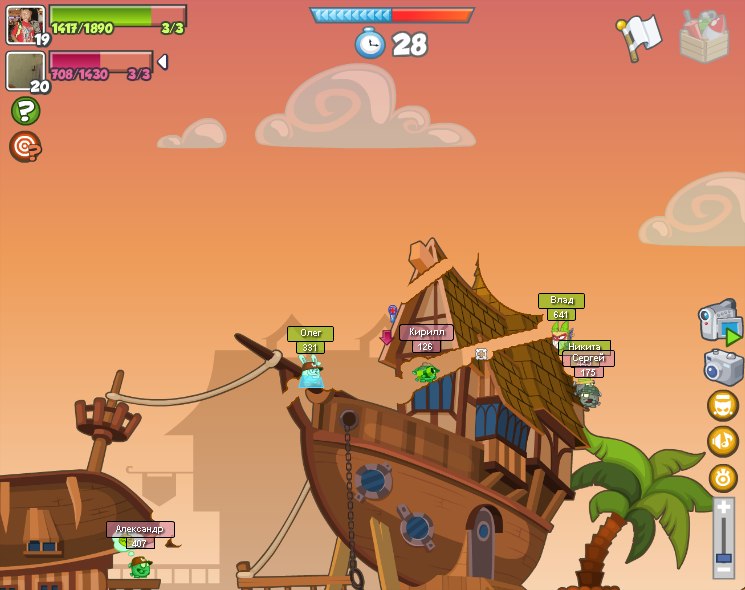The image size is (745, 590).
Task: Click the minus at the zoom slider bottom
Action: pyautogui.click(x=723, y=569)
